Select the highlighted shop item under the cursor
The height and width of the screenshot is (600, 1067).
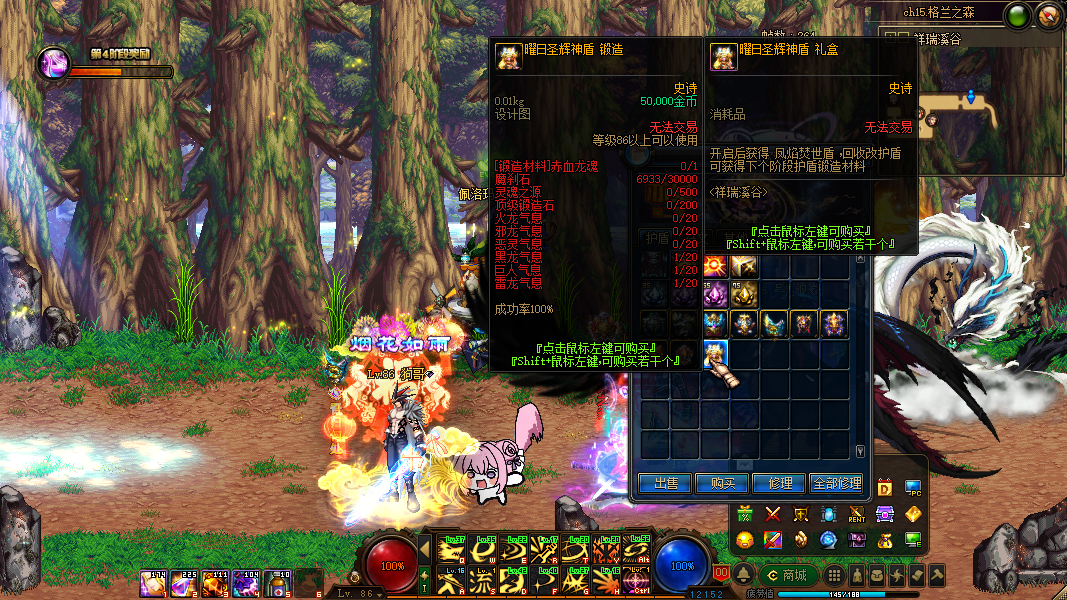(715, 354)
